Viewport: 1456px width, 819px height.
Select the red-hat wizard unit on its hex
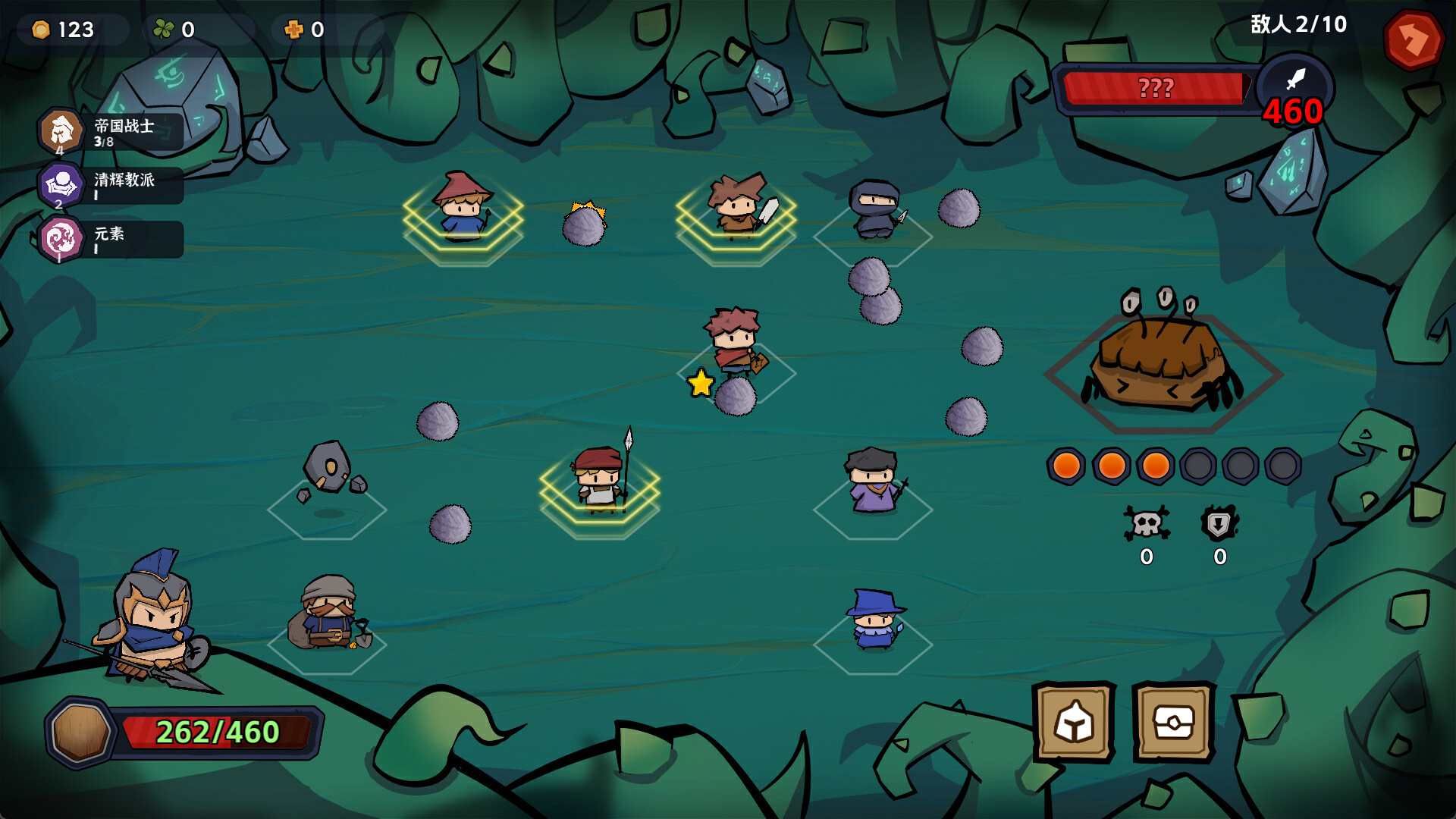point(462,206)
